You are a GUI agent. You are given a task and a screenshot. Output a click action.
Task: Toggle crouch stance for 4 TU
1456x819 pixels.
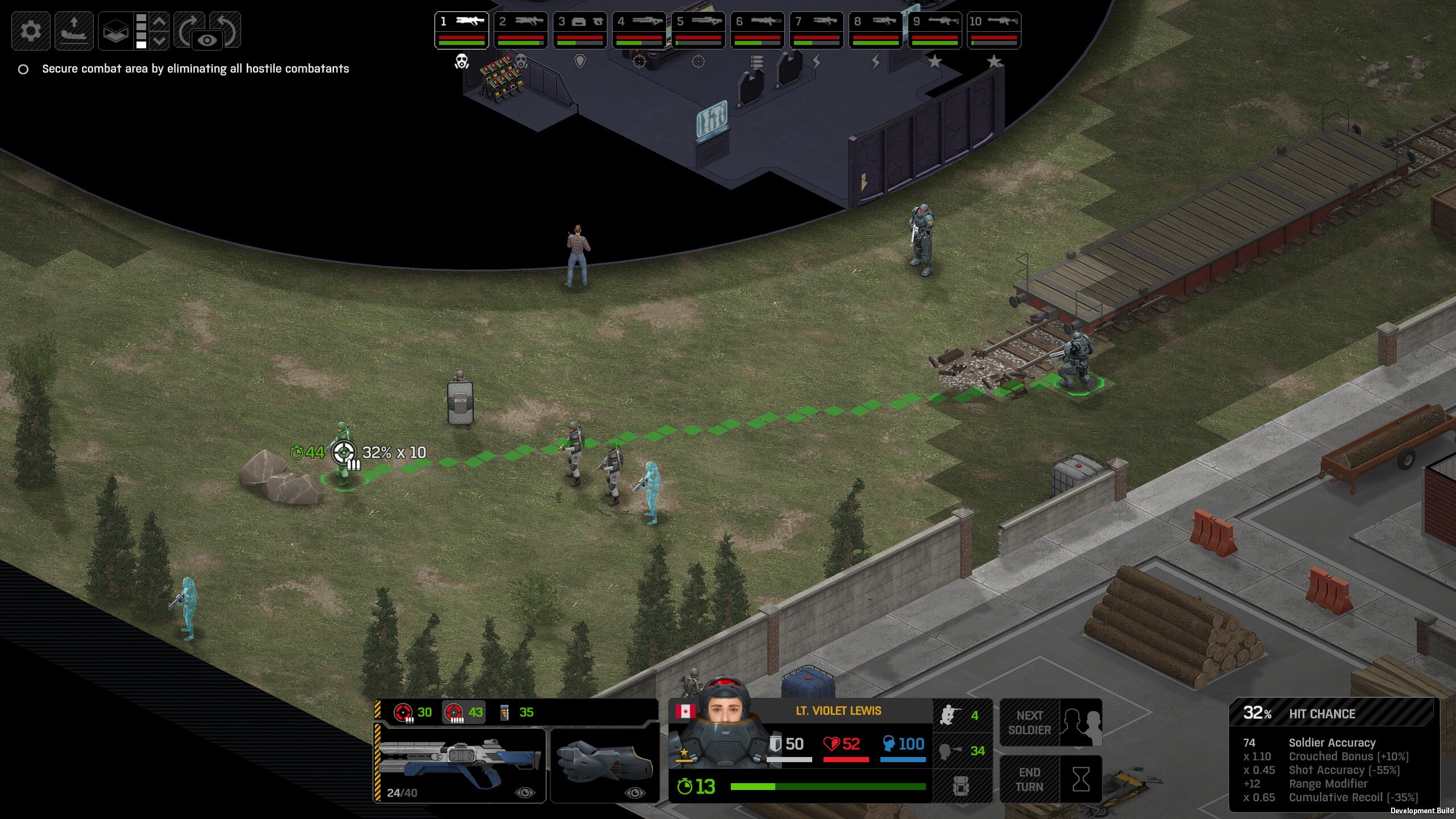[x=962, y=715]
